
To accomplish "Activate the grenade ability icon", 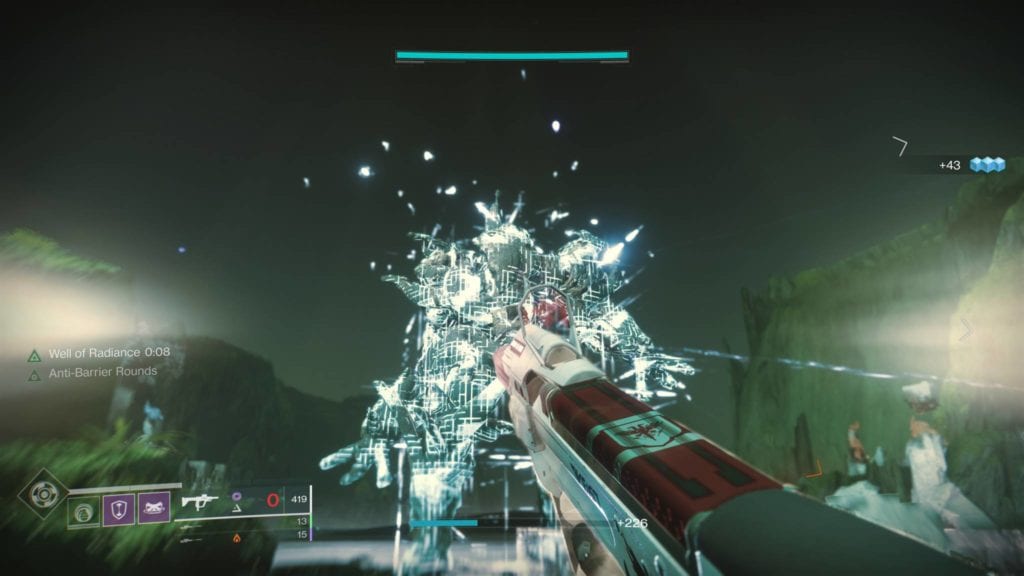I will click(x=84, y=511).
